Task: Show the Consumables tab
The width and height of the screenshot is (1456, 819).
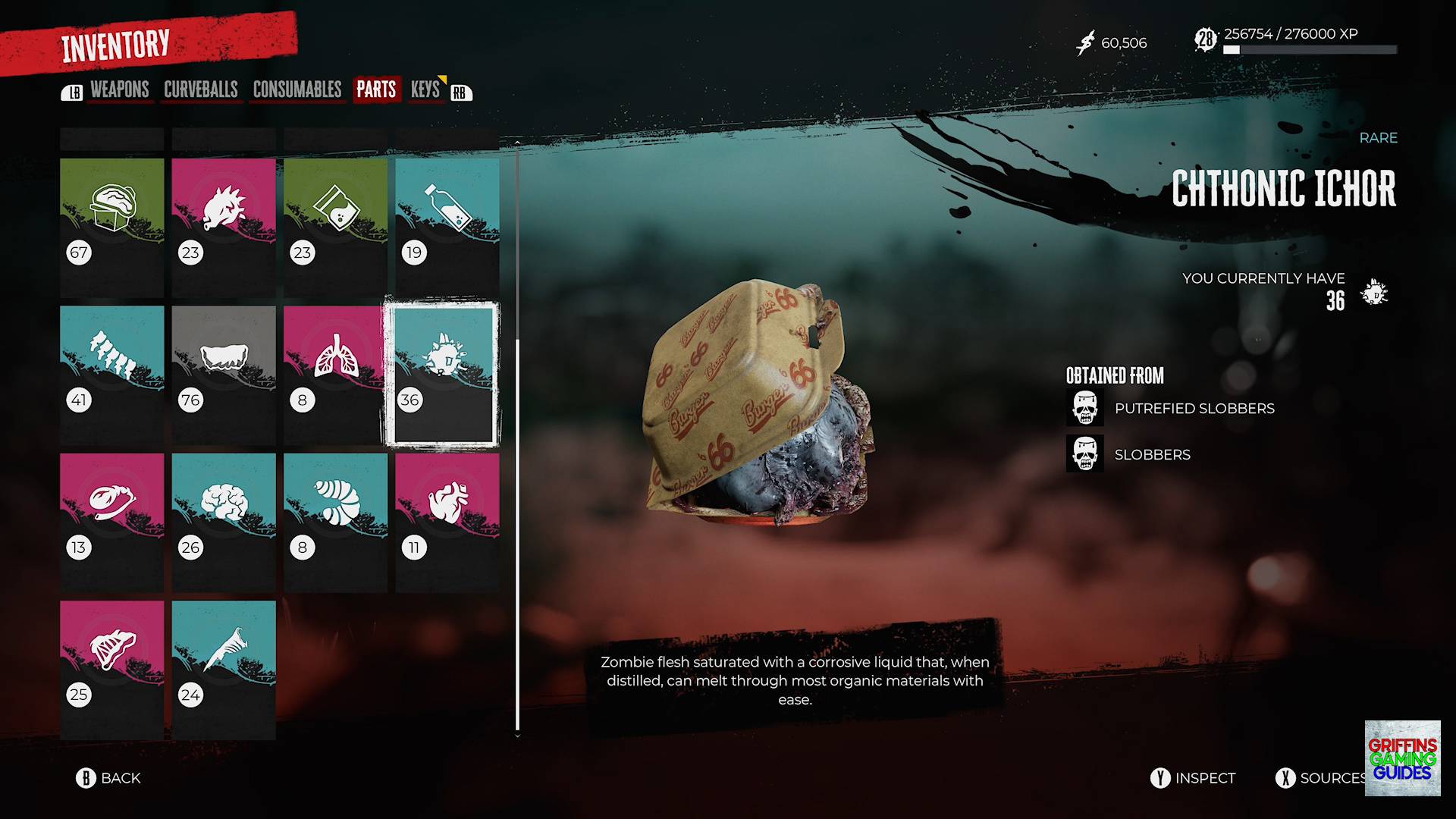Action: 297,90
